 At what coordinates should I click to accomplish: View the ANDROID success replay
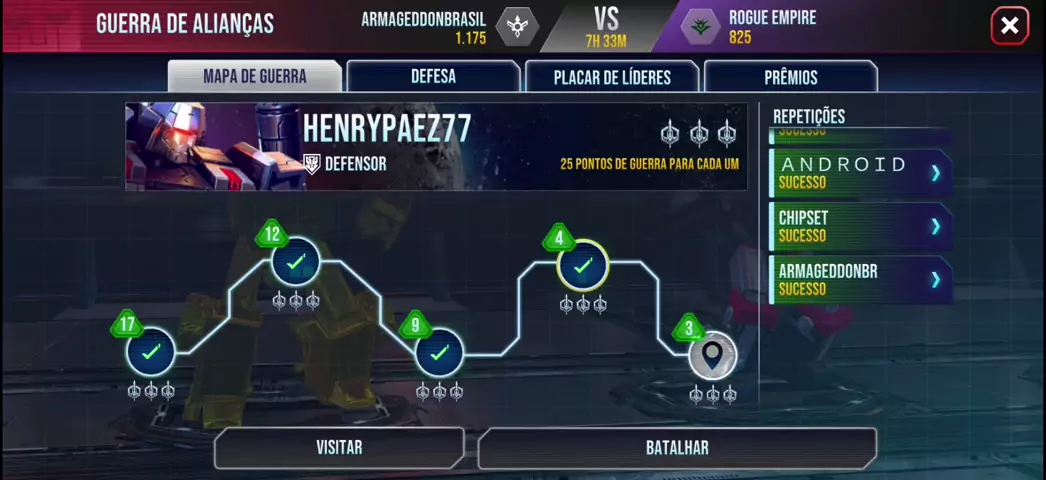click(859, 173)
